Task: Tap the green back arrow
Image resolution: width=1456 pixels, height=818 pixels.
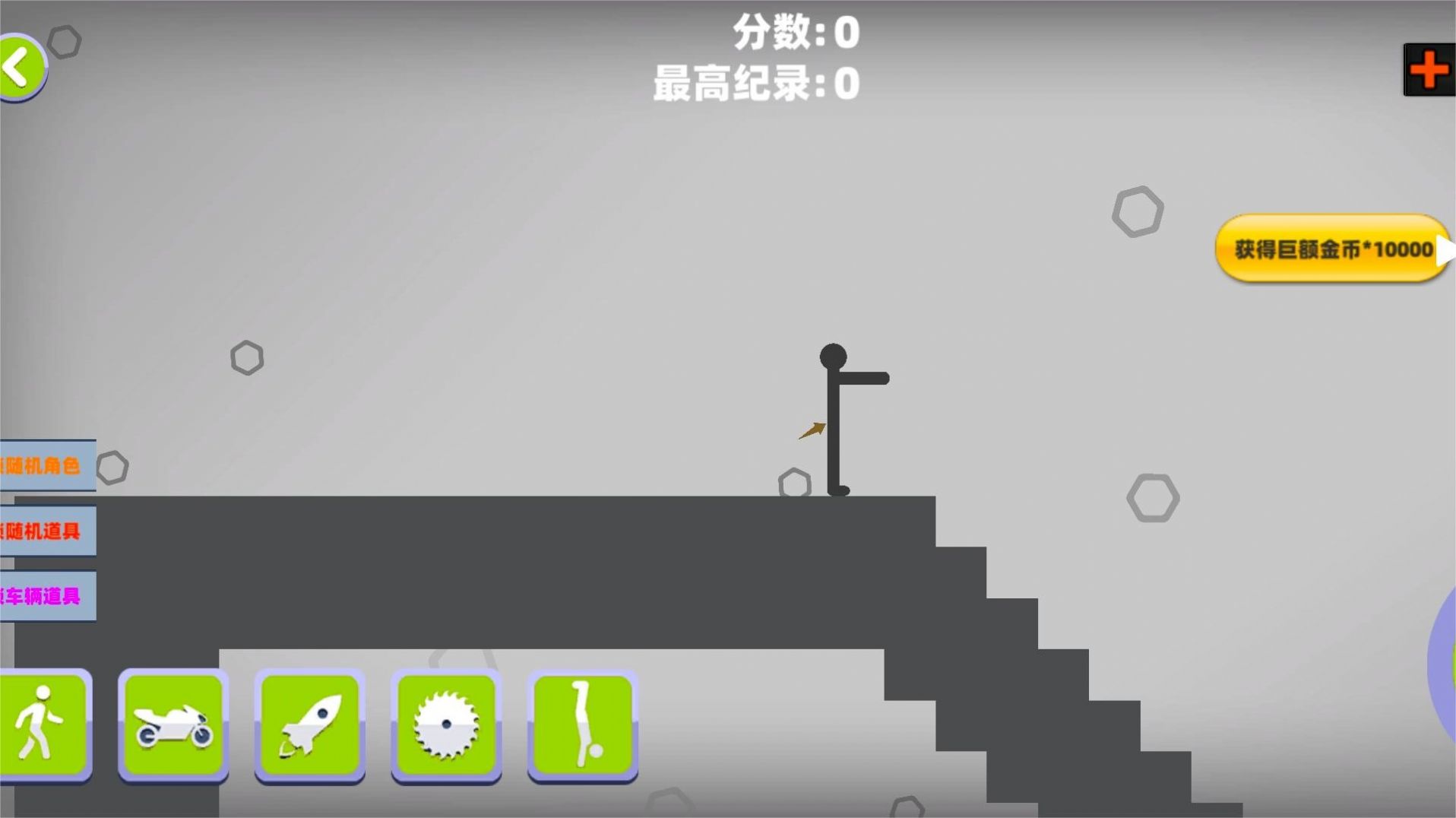Action: (21, 67)
